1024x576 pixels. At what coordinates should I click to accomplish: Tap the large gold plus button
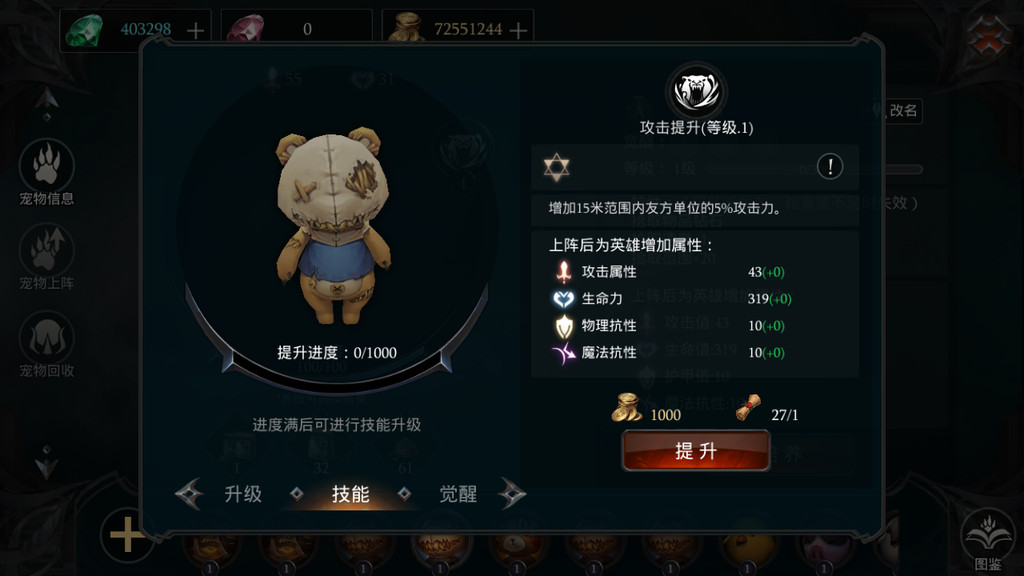click(x=127, y=536)
